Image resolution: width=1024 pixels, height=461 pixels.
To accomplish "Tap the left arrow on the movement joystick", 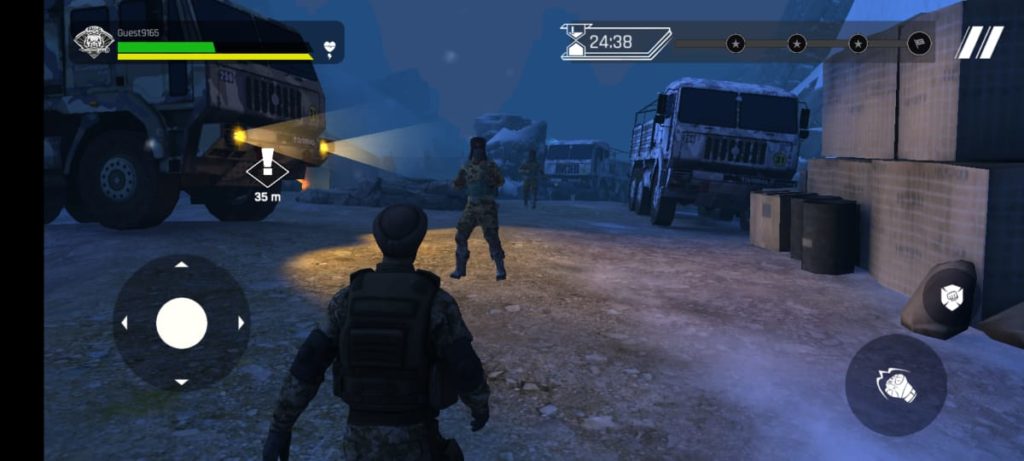I will 124,323.
